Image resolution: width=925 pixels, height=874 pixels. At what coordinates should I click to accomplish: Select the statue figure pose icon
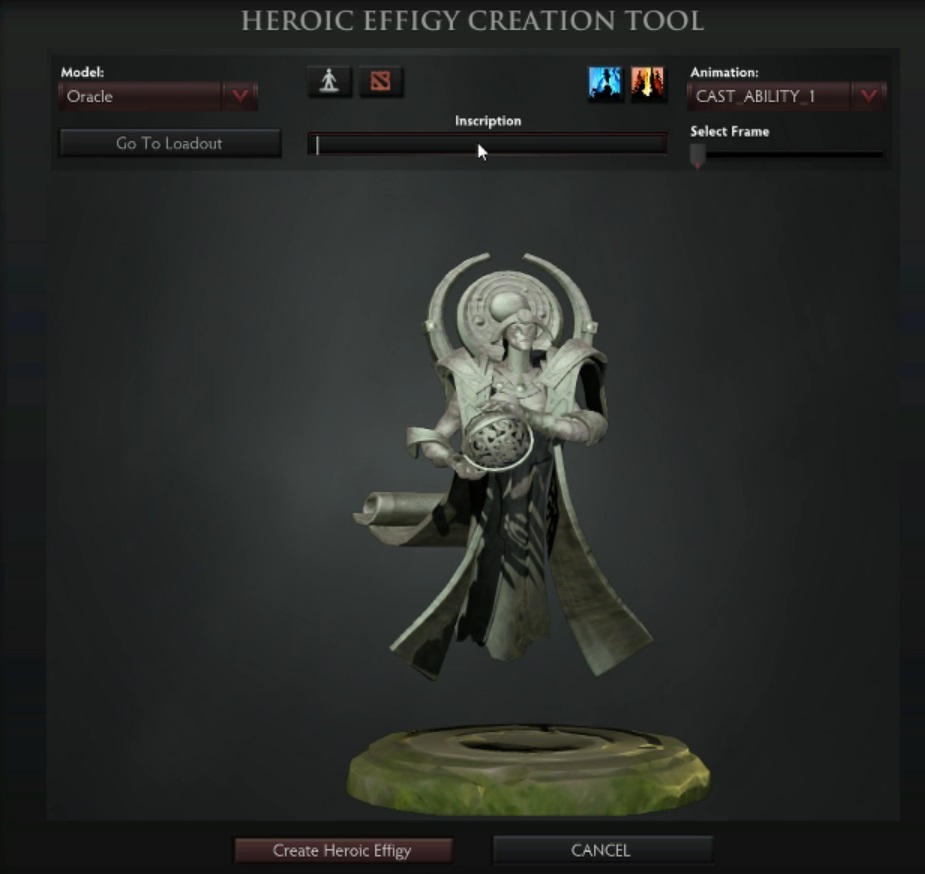click(329, 82)
